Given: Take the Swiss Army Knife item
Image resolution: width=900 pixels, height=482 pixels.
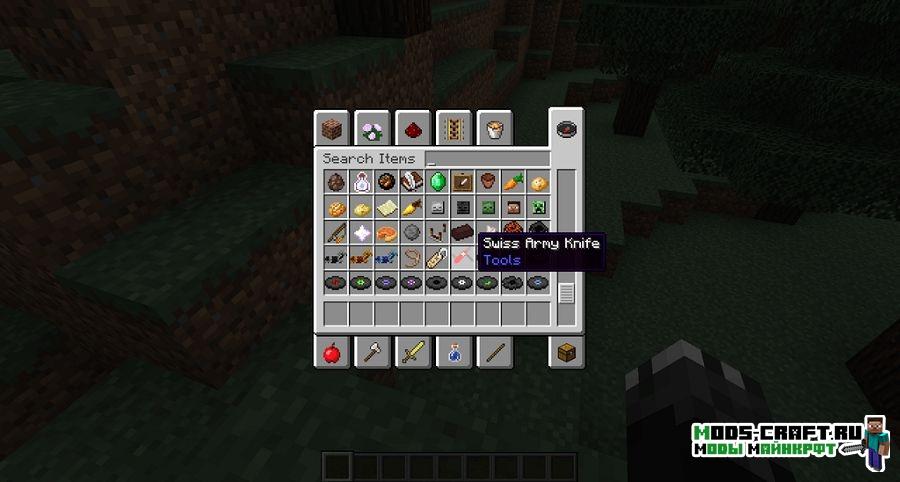Looking at the screenshot, I should point(462,258).
